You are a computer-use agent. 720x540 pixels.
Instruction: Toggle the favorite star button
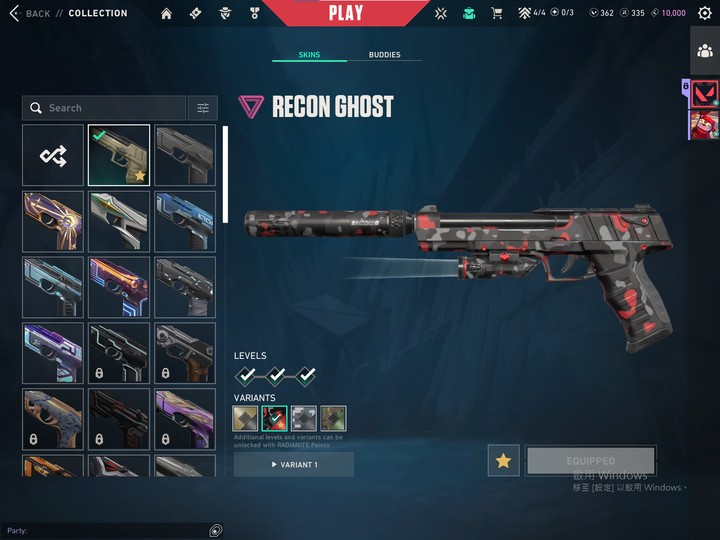[x=503, y=460]
